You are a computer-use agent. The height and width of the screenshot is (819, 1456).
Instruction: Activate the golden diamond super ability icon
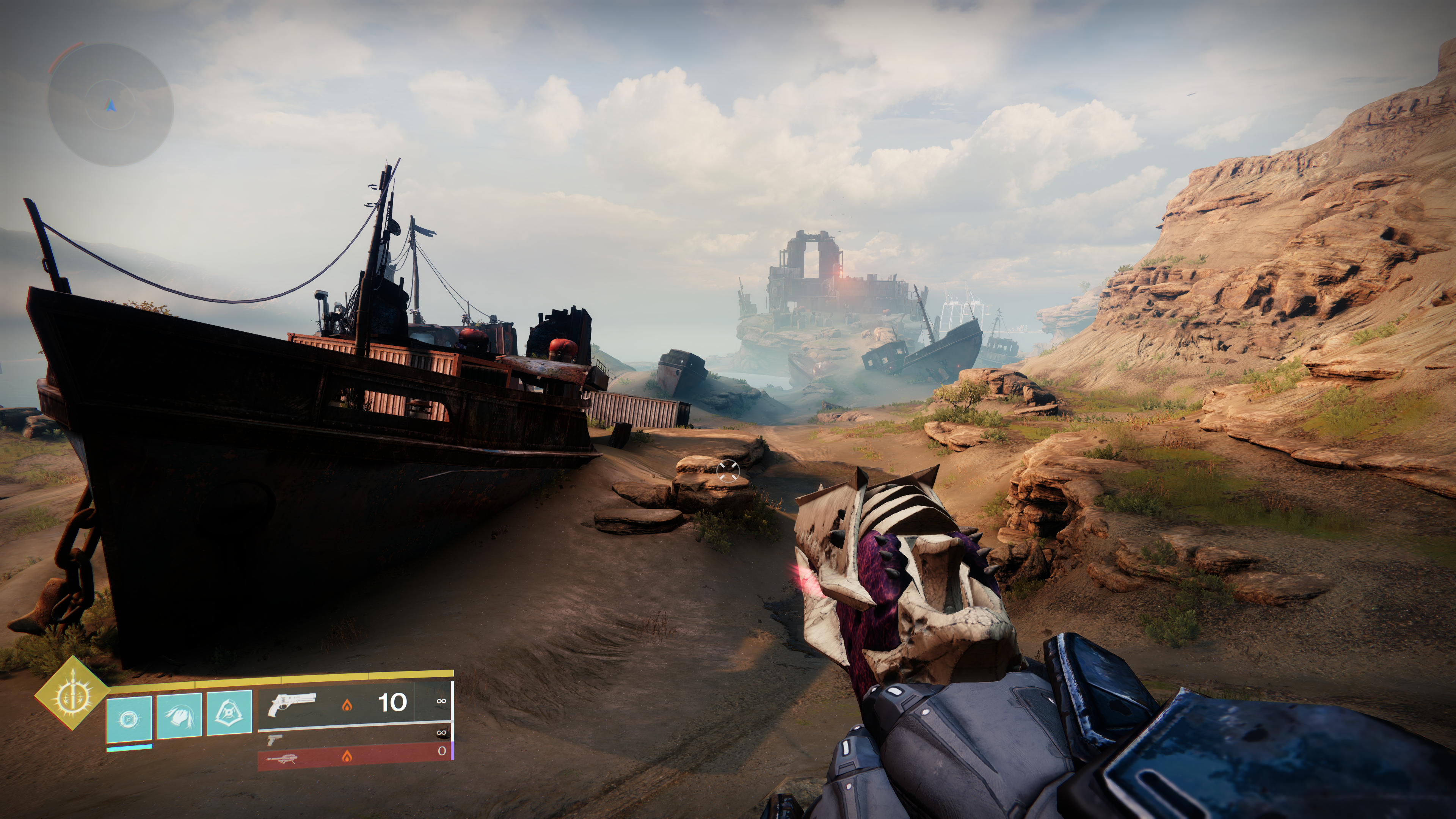point(72,693)
